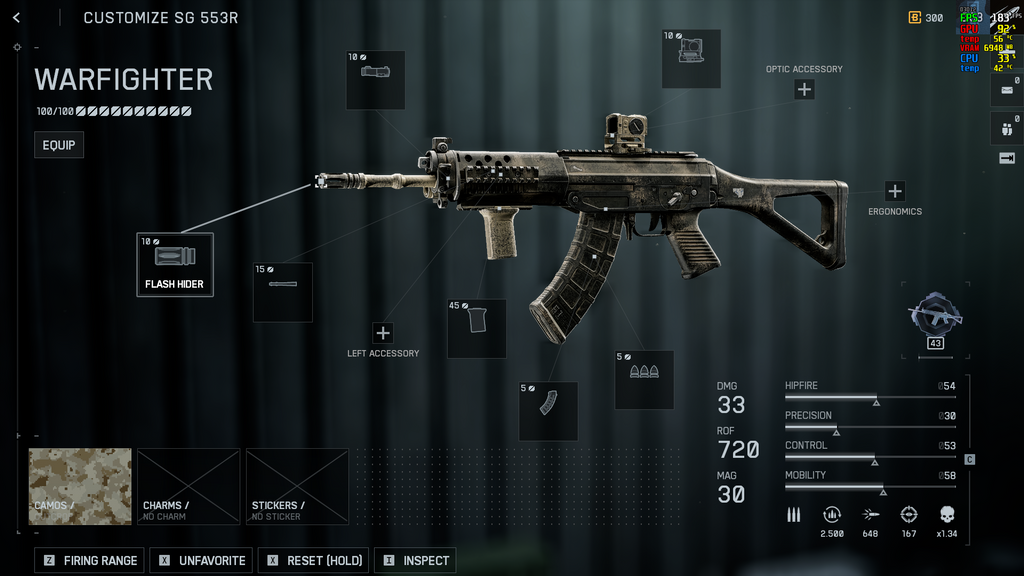The width and height of the screenshot is (1024, 576).
Task: Open the Camos customization tile
Action: click(80, 486)
